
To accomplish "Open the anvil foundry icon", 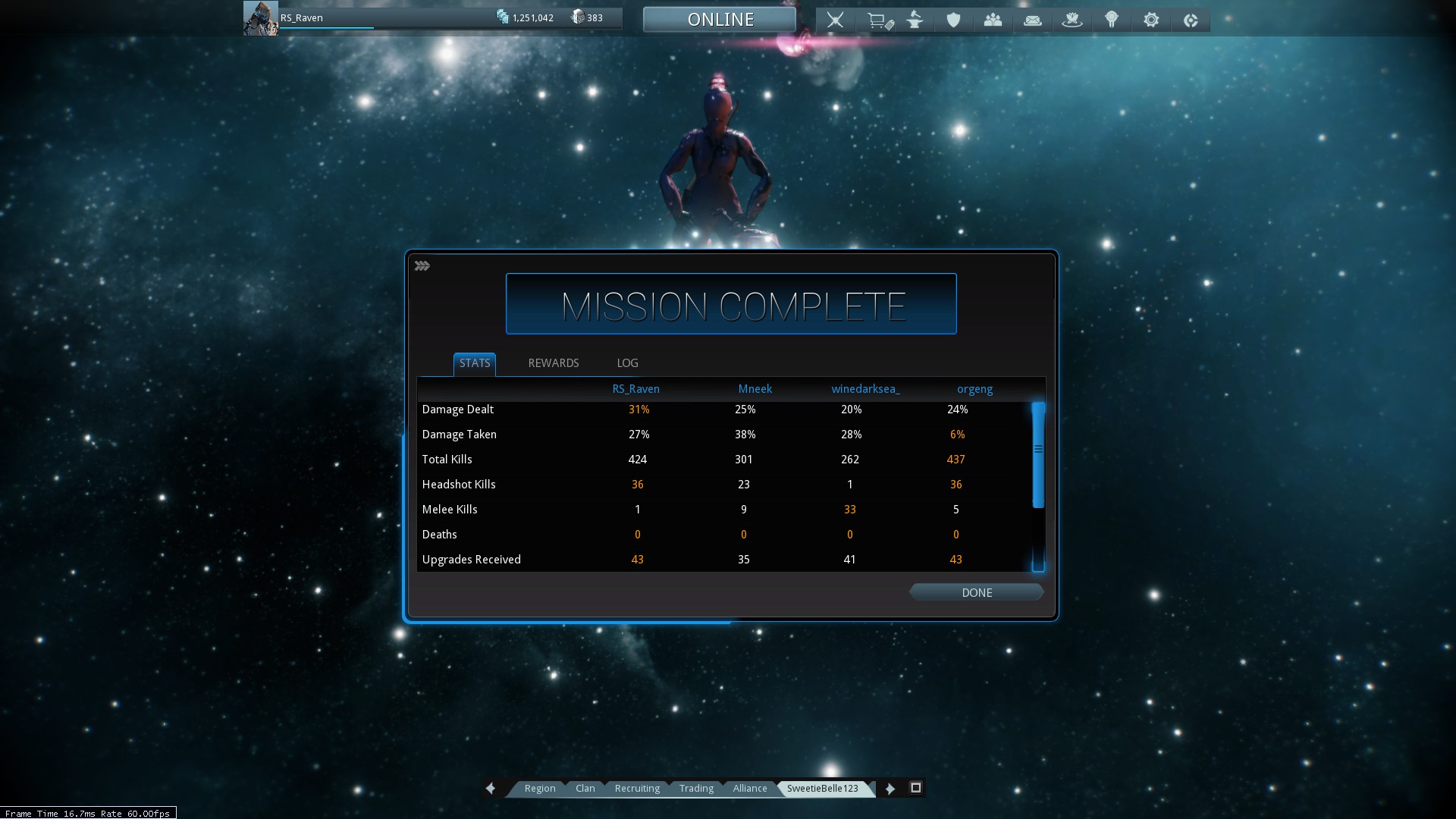I will click(915, 20).
